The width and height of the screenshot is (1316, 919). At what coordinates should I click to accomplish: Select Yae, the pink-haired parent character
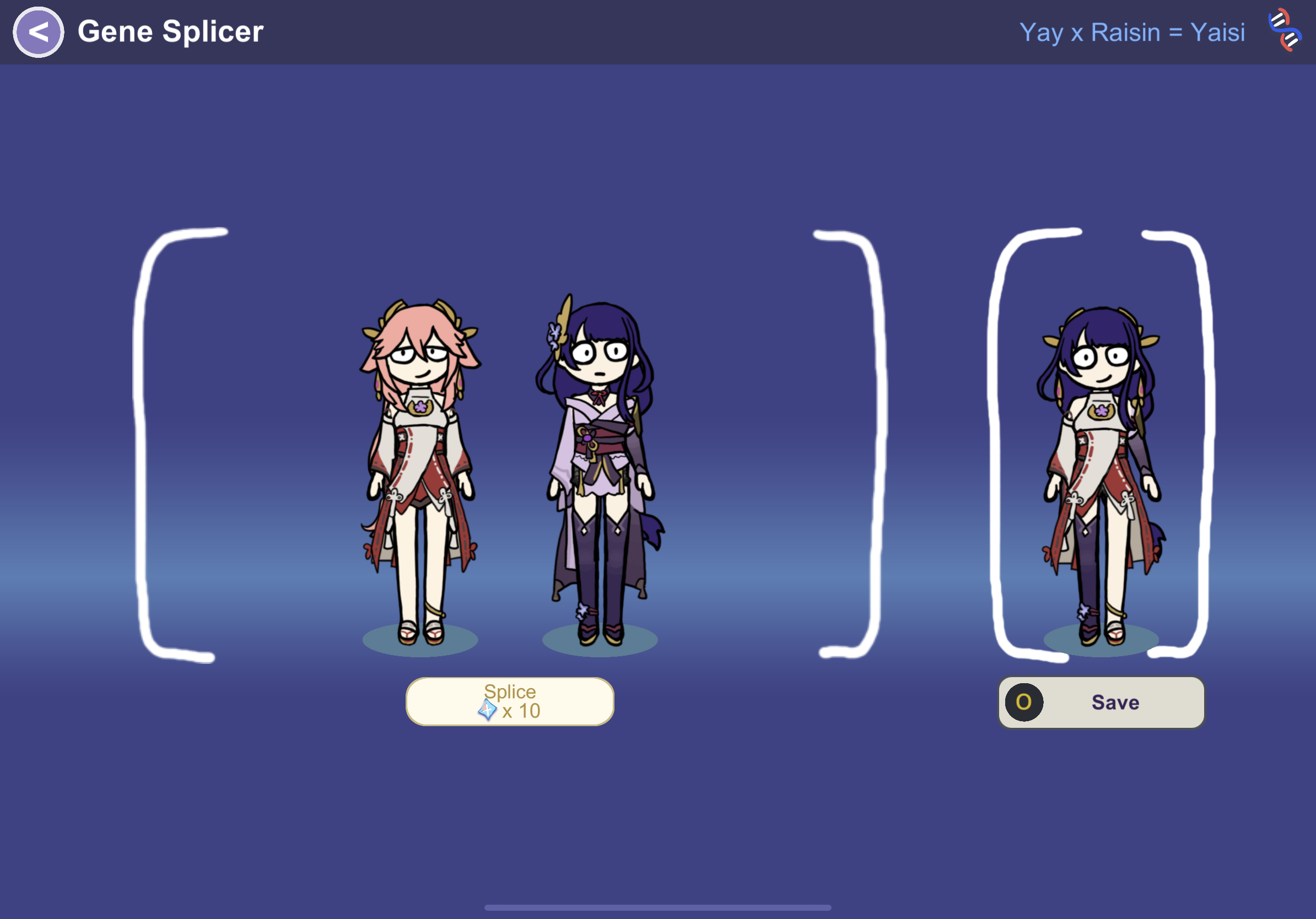coord(420,470)
